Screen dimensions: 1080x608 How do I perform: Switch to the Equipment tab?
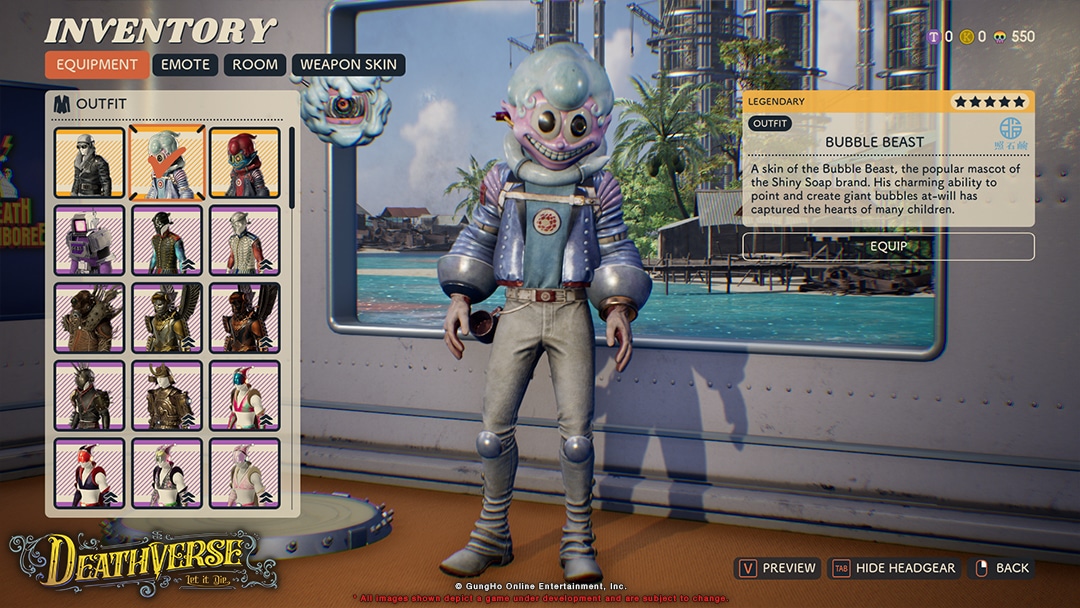click(97, 65)
